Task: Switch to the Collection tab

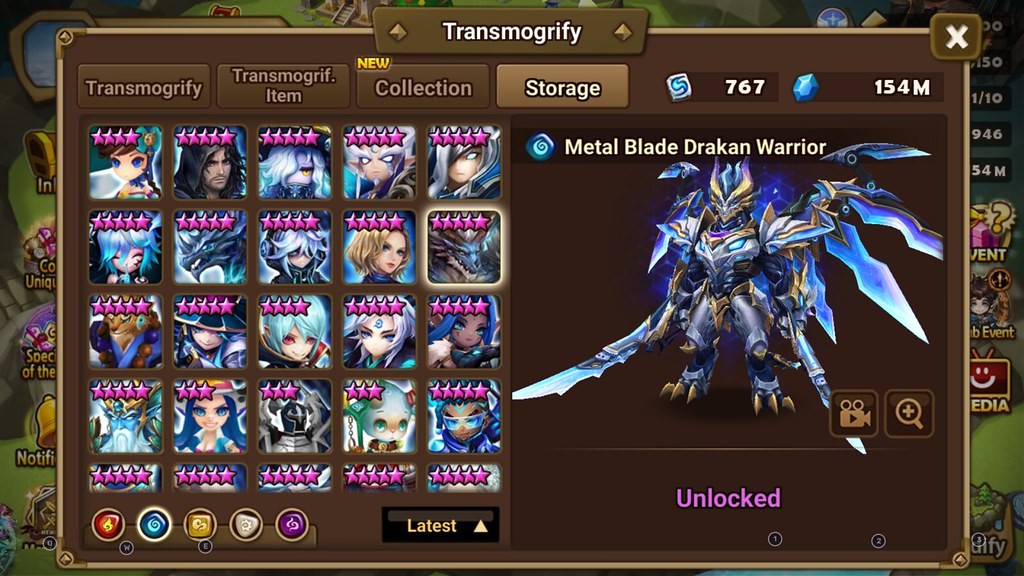Action: click(423, 87)
